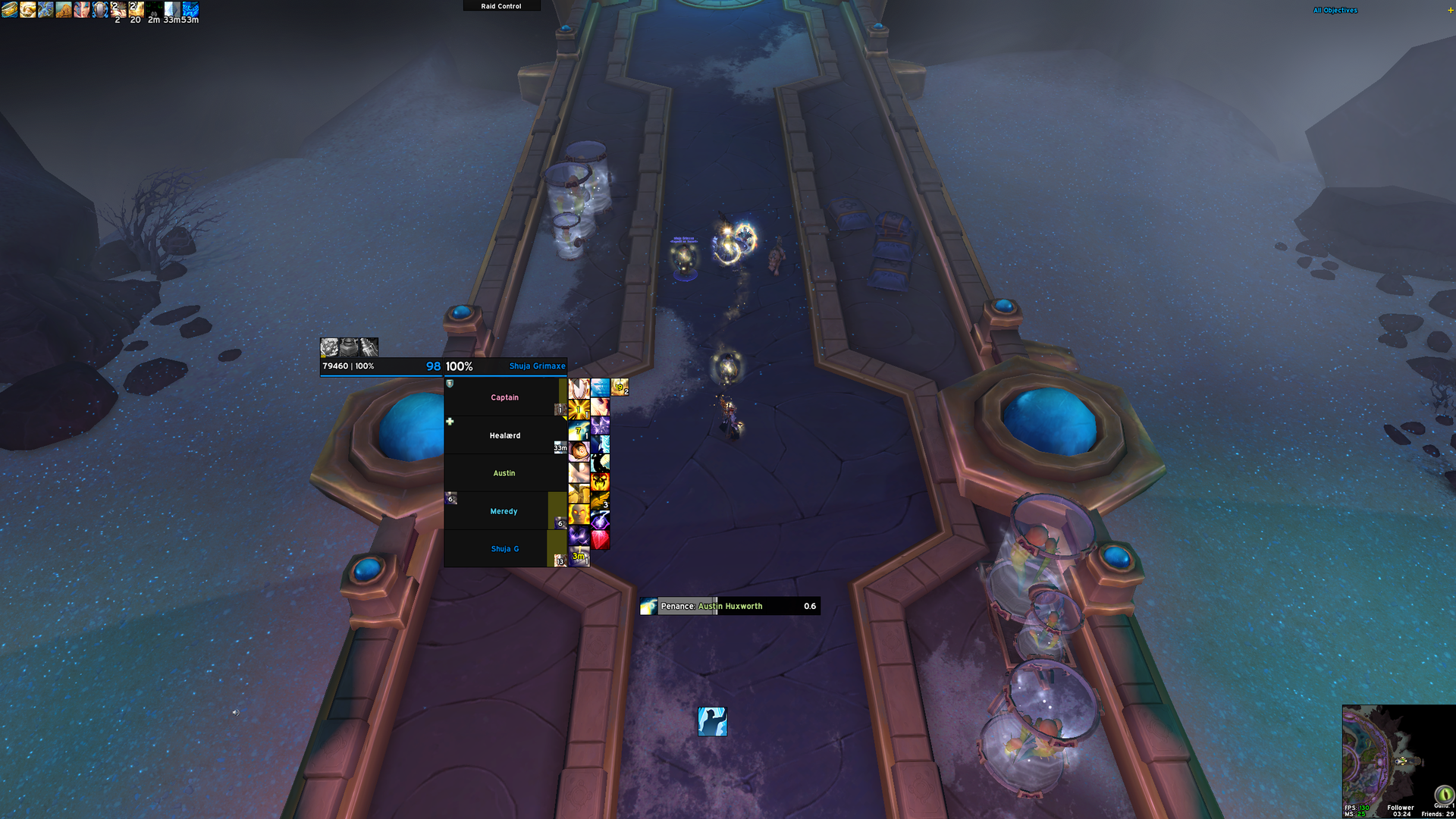
Task: Click the small speaker sound icon
Action: 235,713
